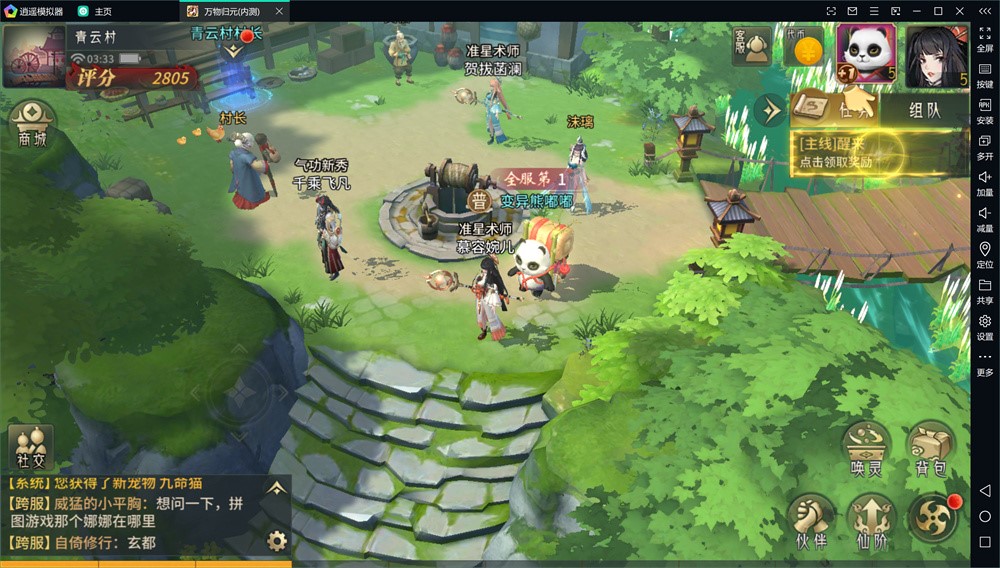Viewport: 1000px width, 568px height.
Task: Collapse the quest panel with the arrow button
Action: [x=769, y=109]
